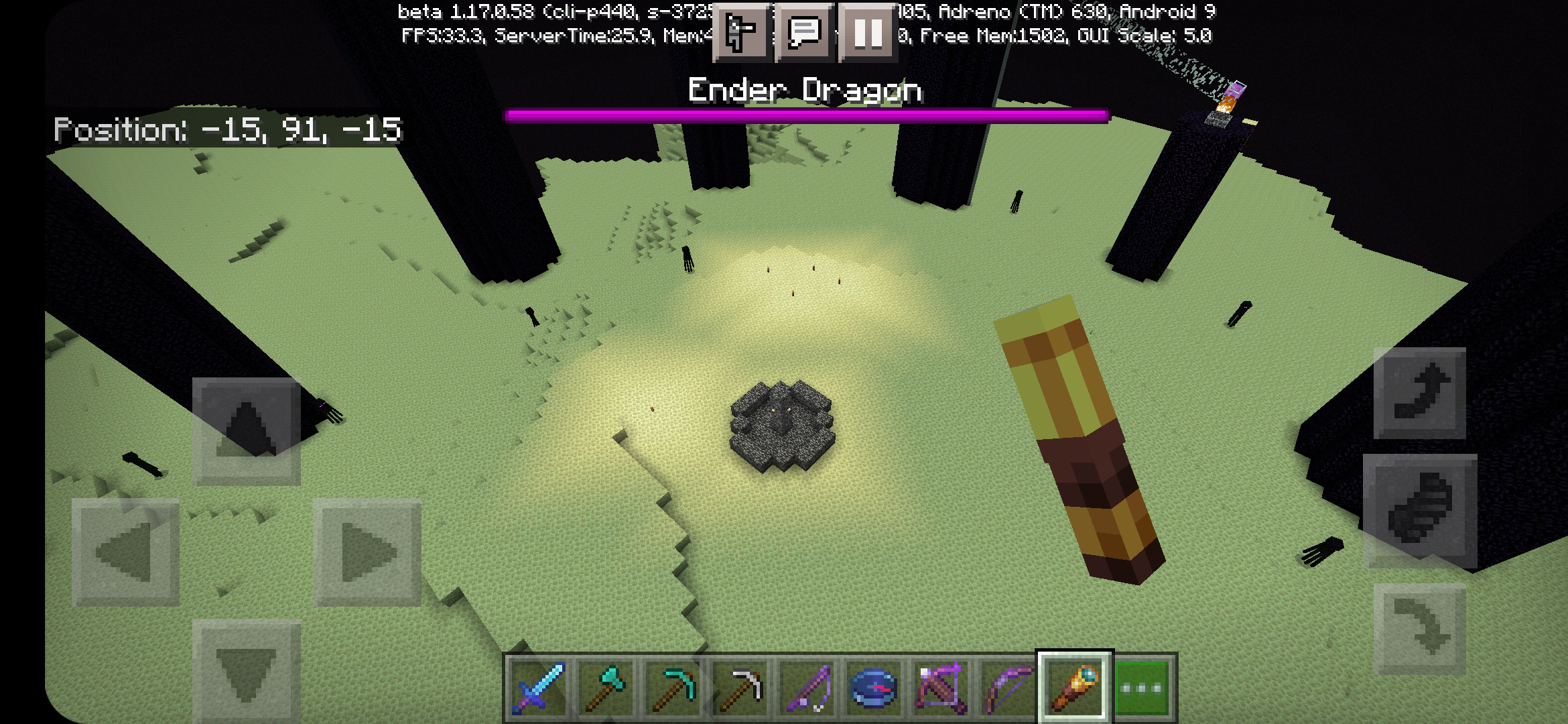Equip the enchanted fishing rod
Viewport: 1568px width, 724px height.
point(806,688)
